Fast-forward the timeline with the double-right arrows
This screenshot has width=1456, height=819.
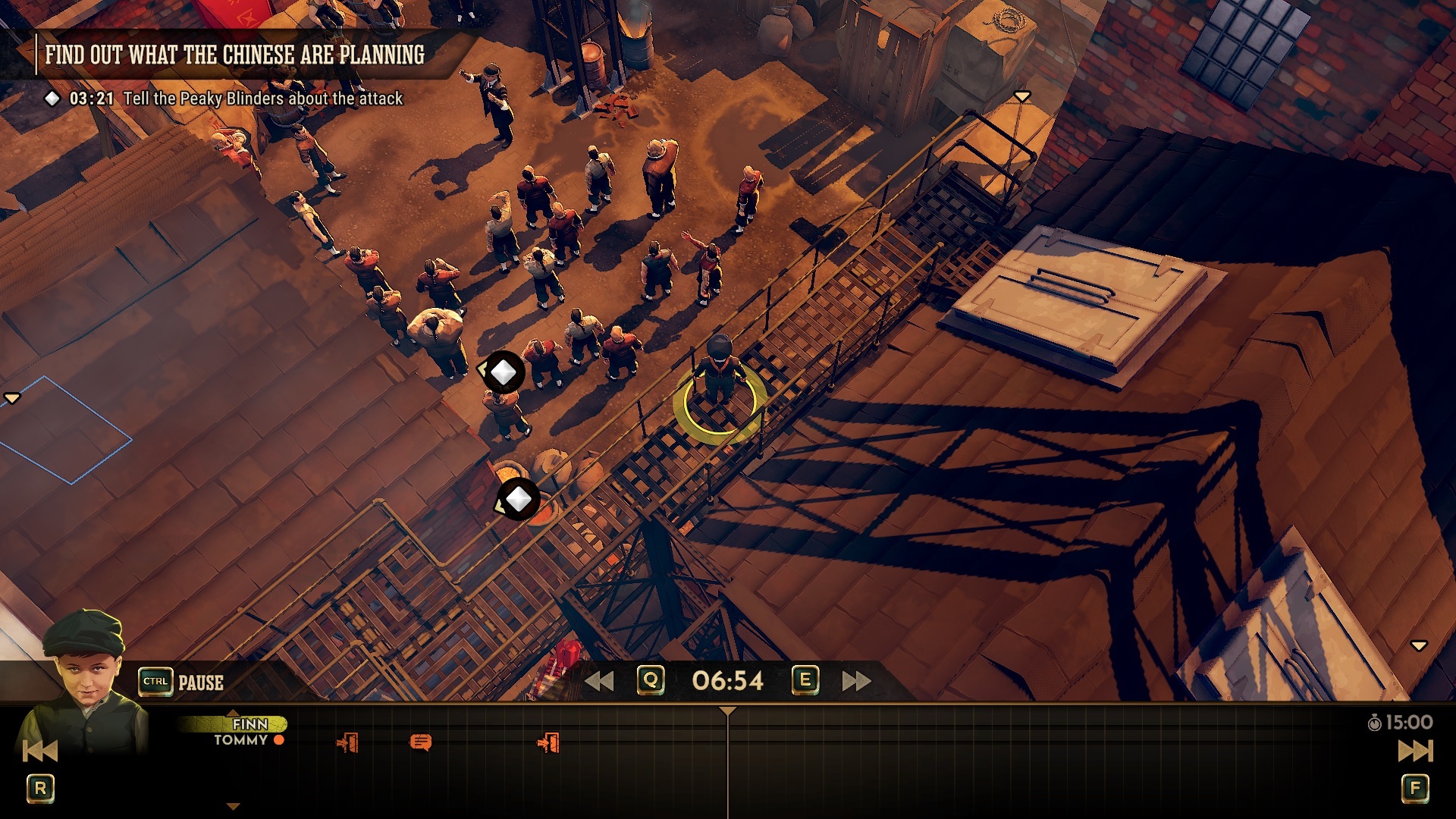(x=856, y=681)
